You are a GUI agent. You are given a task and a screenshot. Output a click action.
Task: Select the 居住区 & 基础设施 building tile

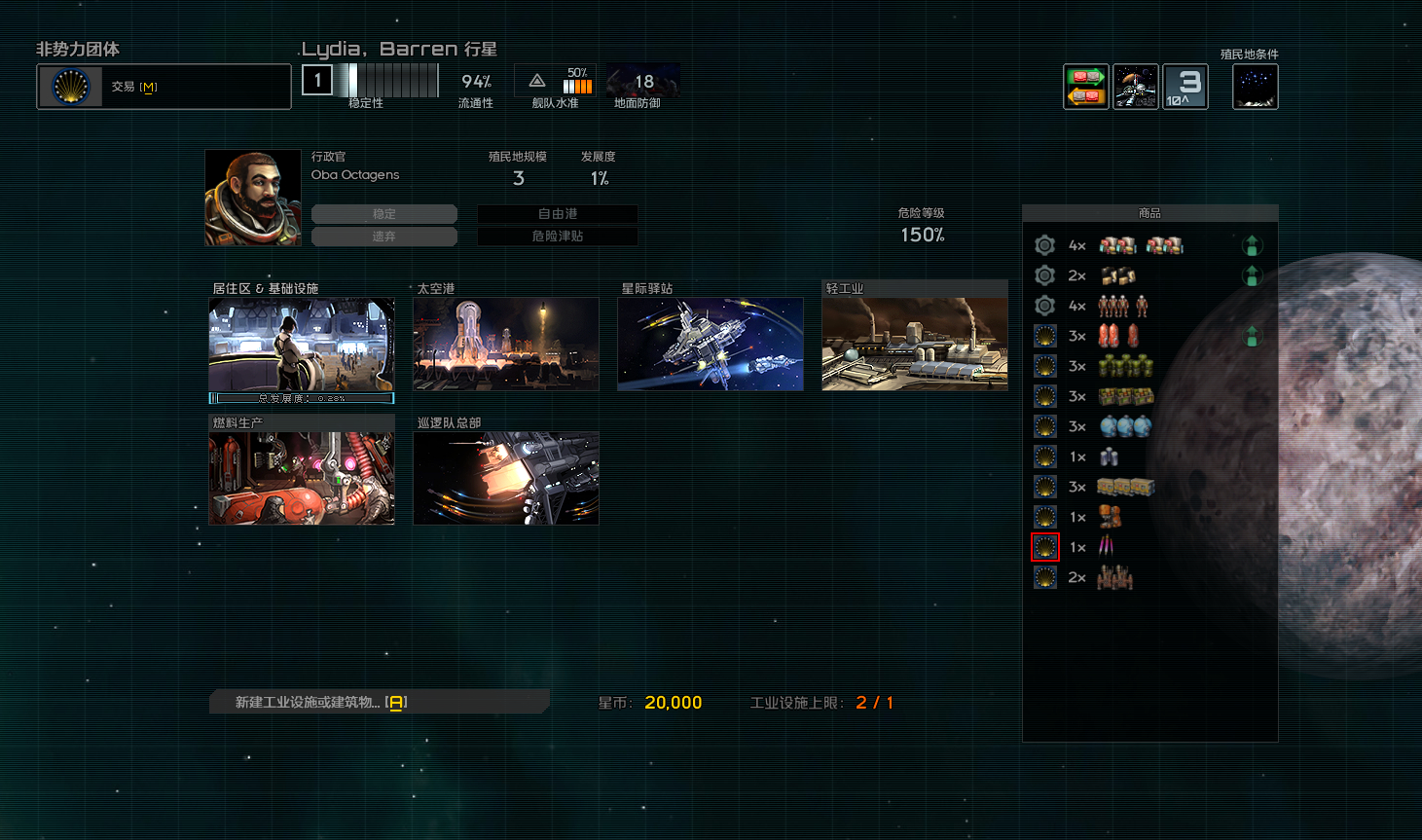(x=302, y=345)
